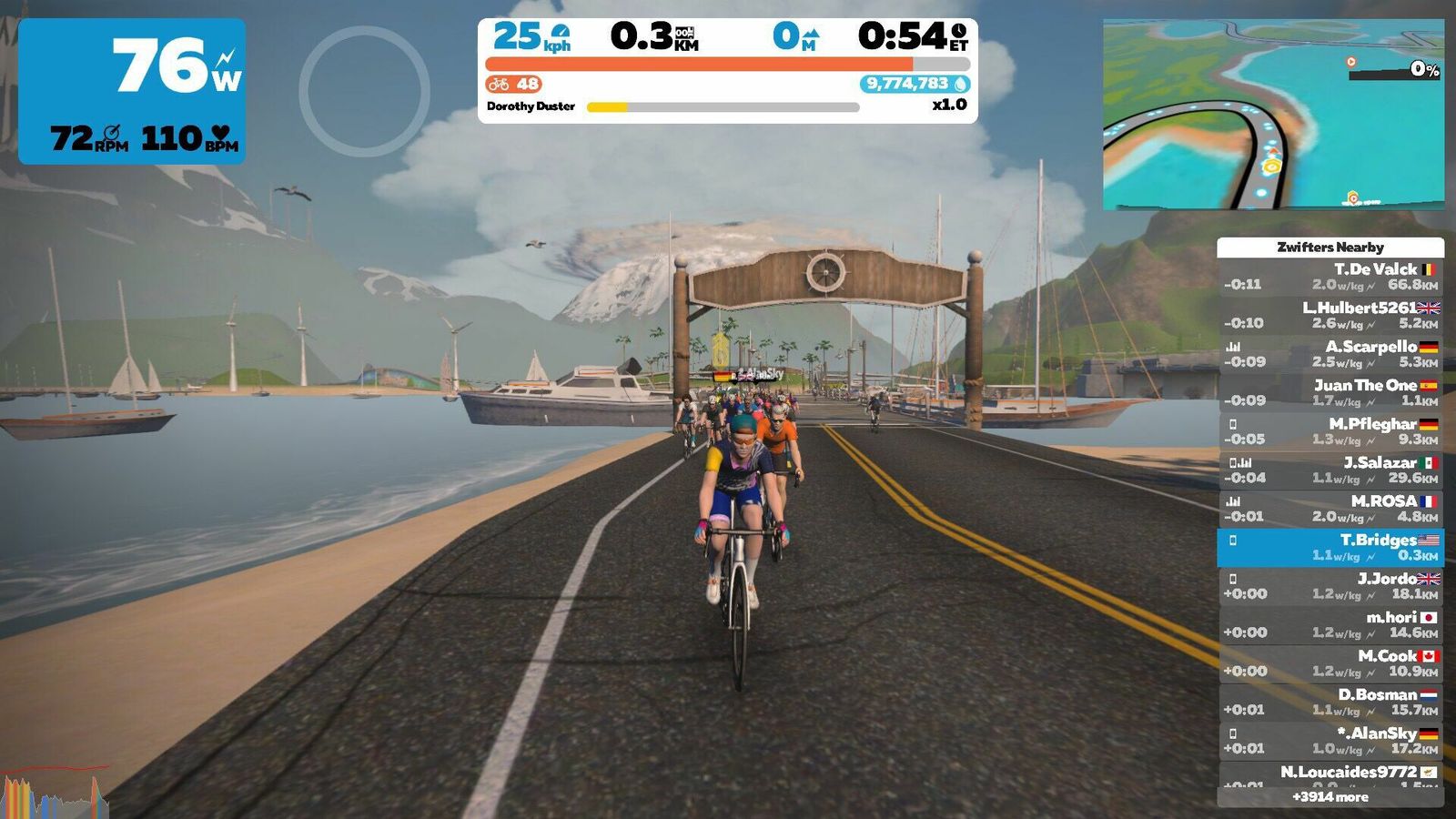Select M.Pfleghar in the rider list
This screenshot has width=1456, height=819.
1330,431
